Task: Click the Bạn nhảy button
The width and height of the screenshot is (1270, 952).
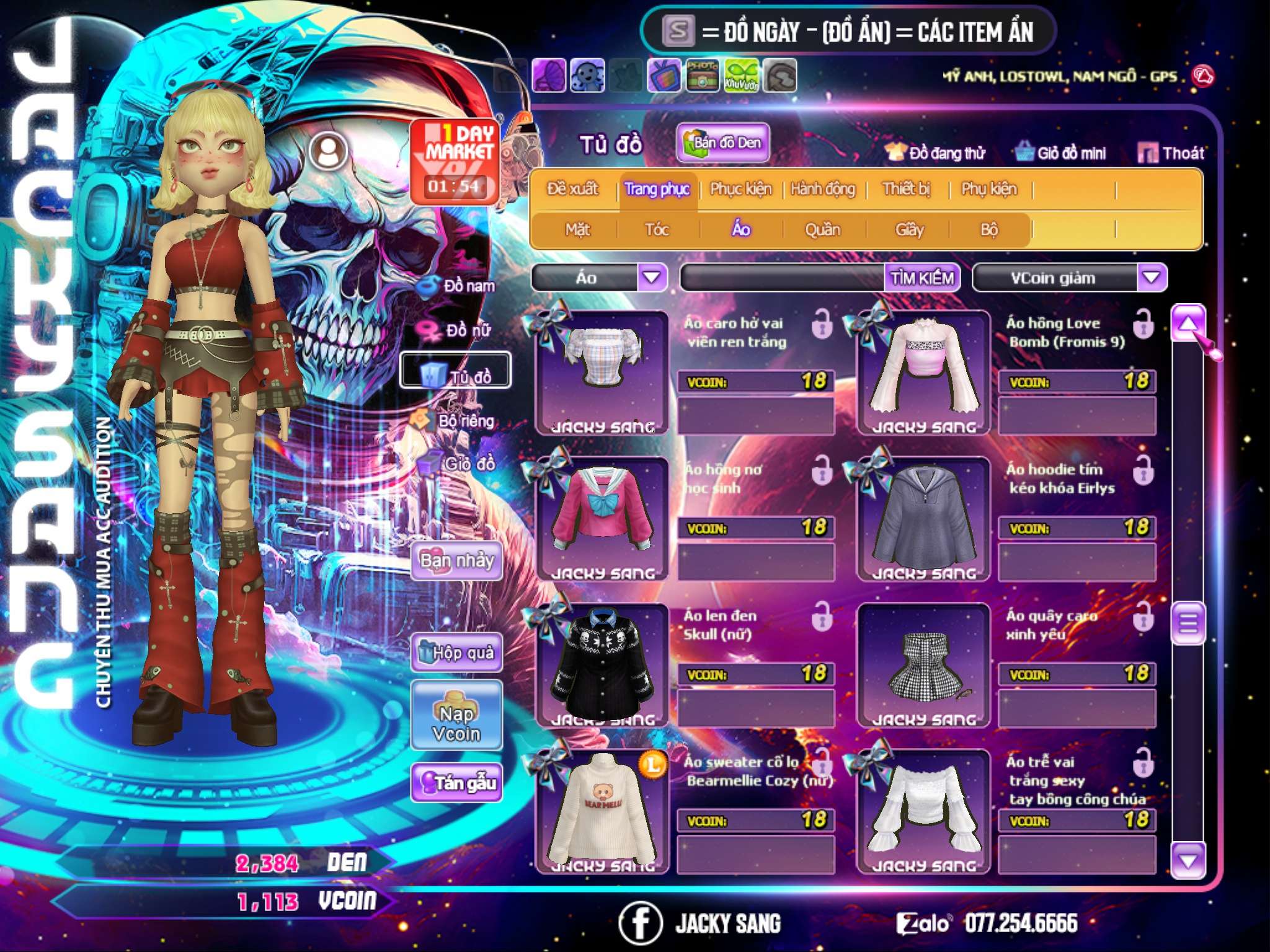Action: click(456, 561)
